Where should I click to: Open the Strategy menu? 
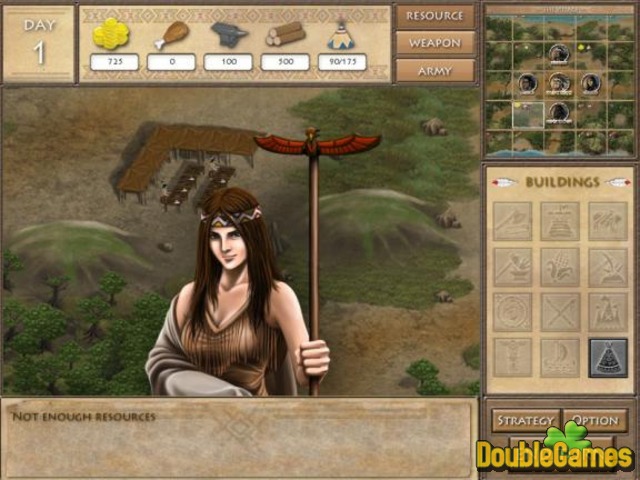click(x=524, y=420)
